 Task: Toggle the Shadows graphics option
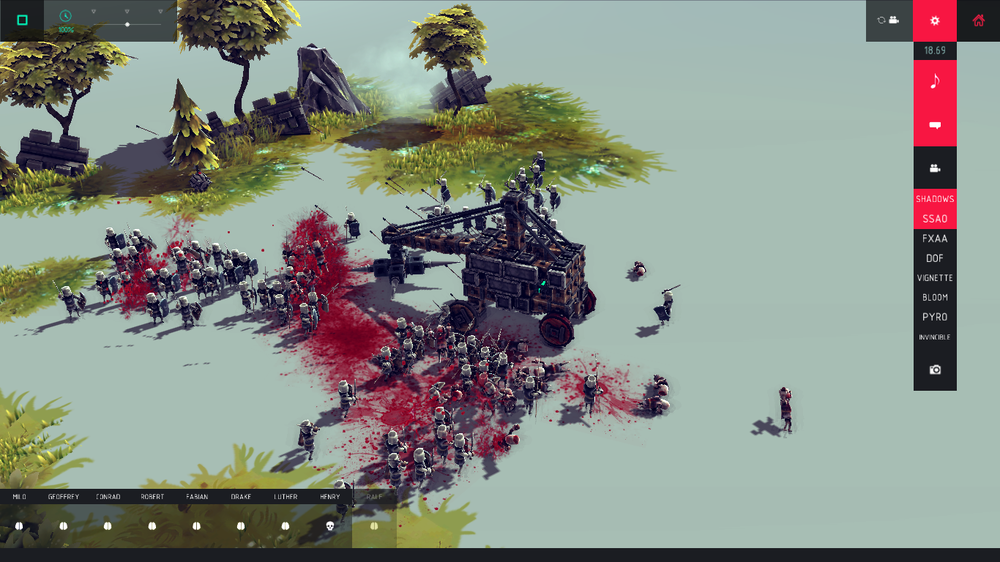935,199
